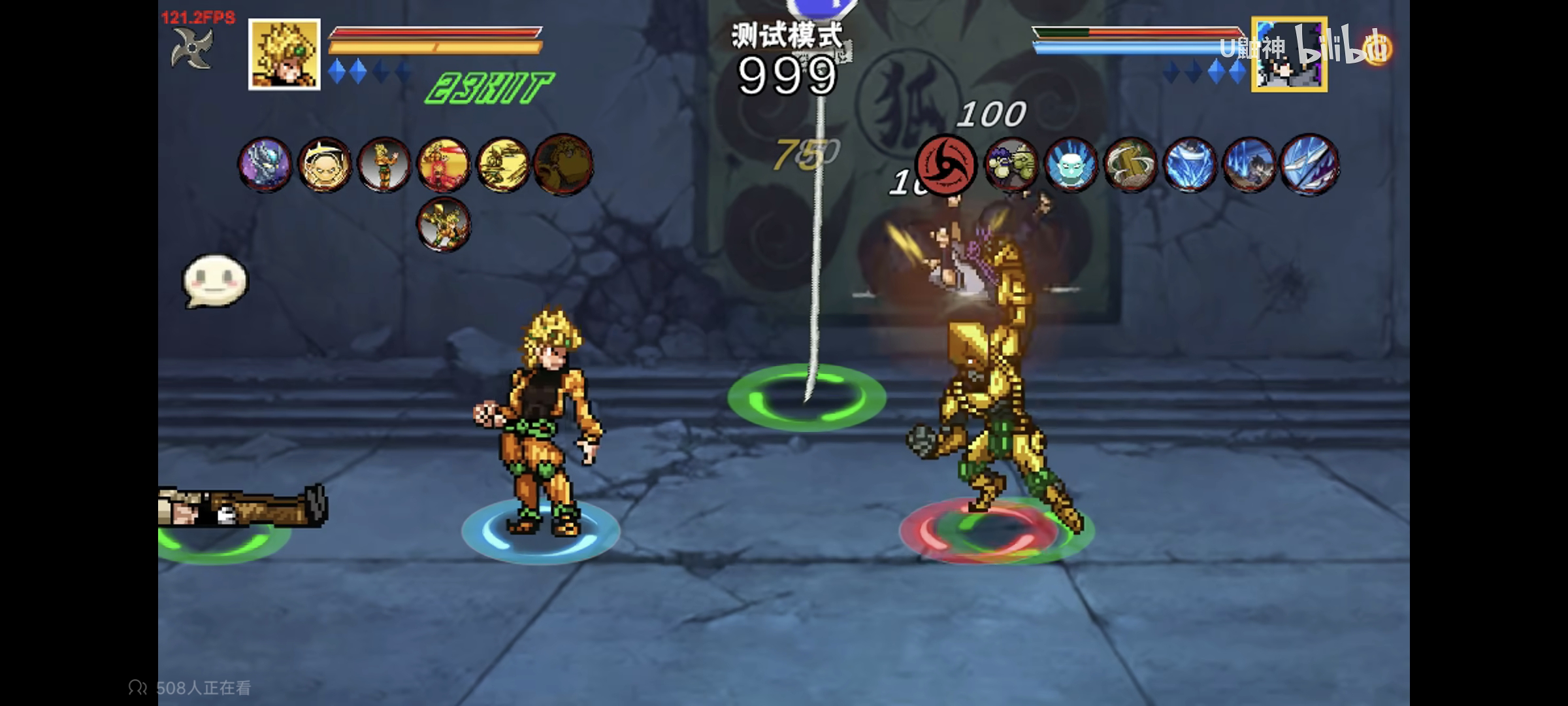This screenshot has width=1568, height=706.
Task: Activate the log substitution skill icon
Action: tap(1130, 165)
